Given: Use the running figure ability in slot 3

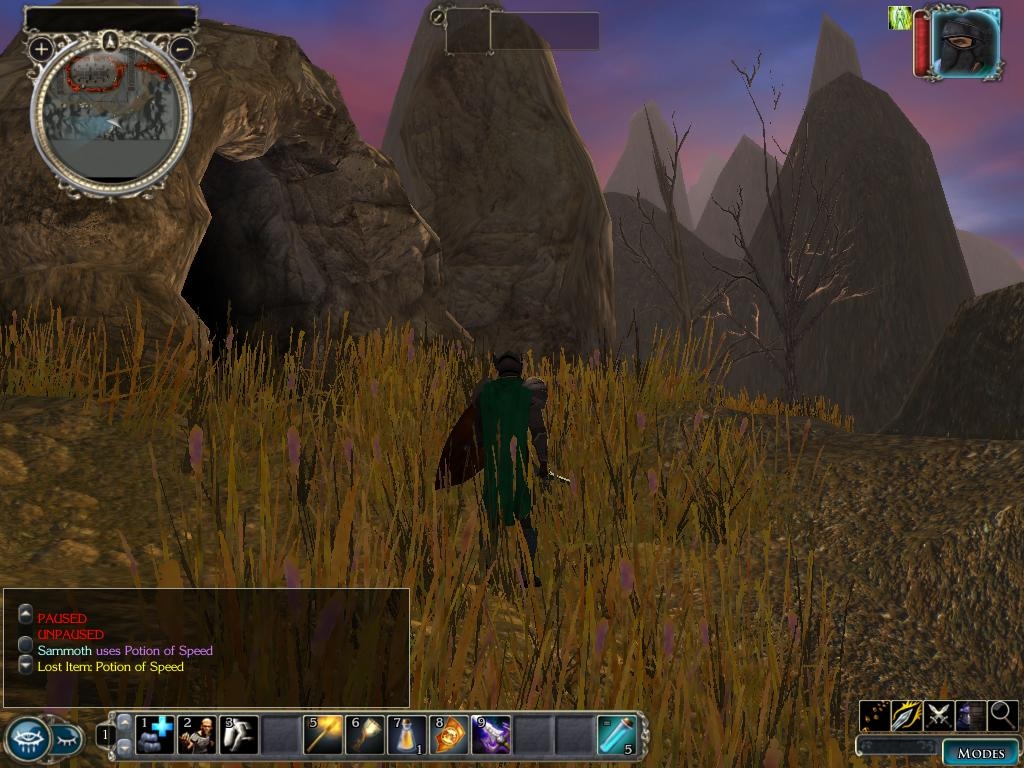Looking at the screenshot, I should point(239,735).
